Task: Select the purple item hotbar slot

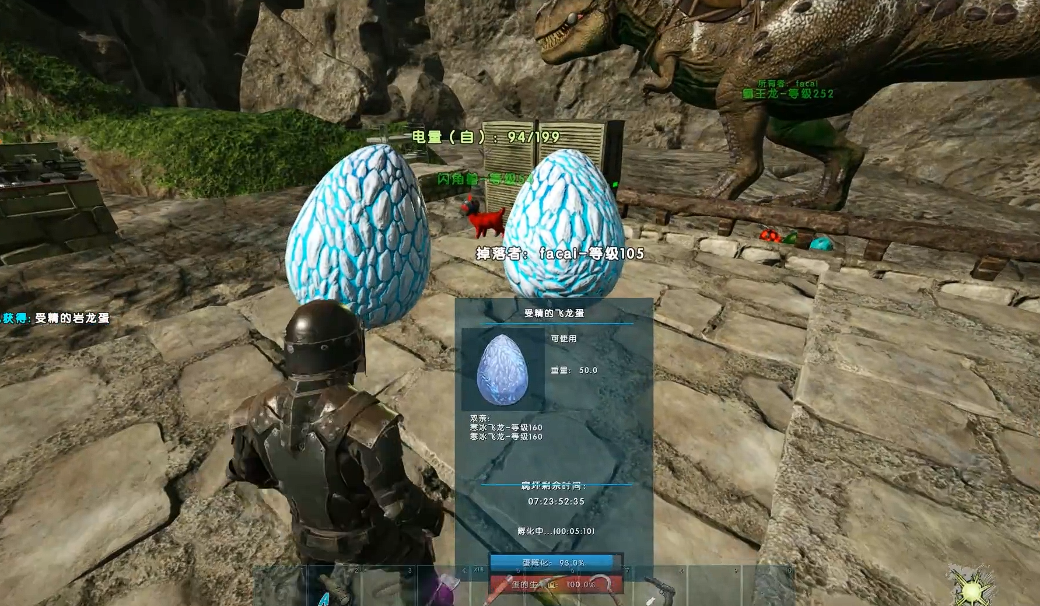Action: click(442, 588)
